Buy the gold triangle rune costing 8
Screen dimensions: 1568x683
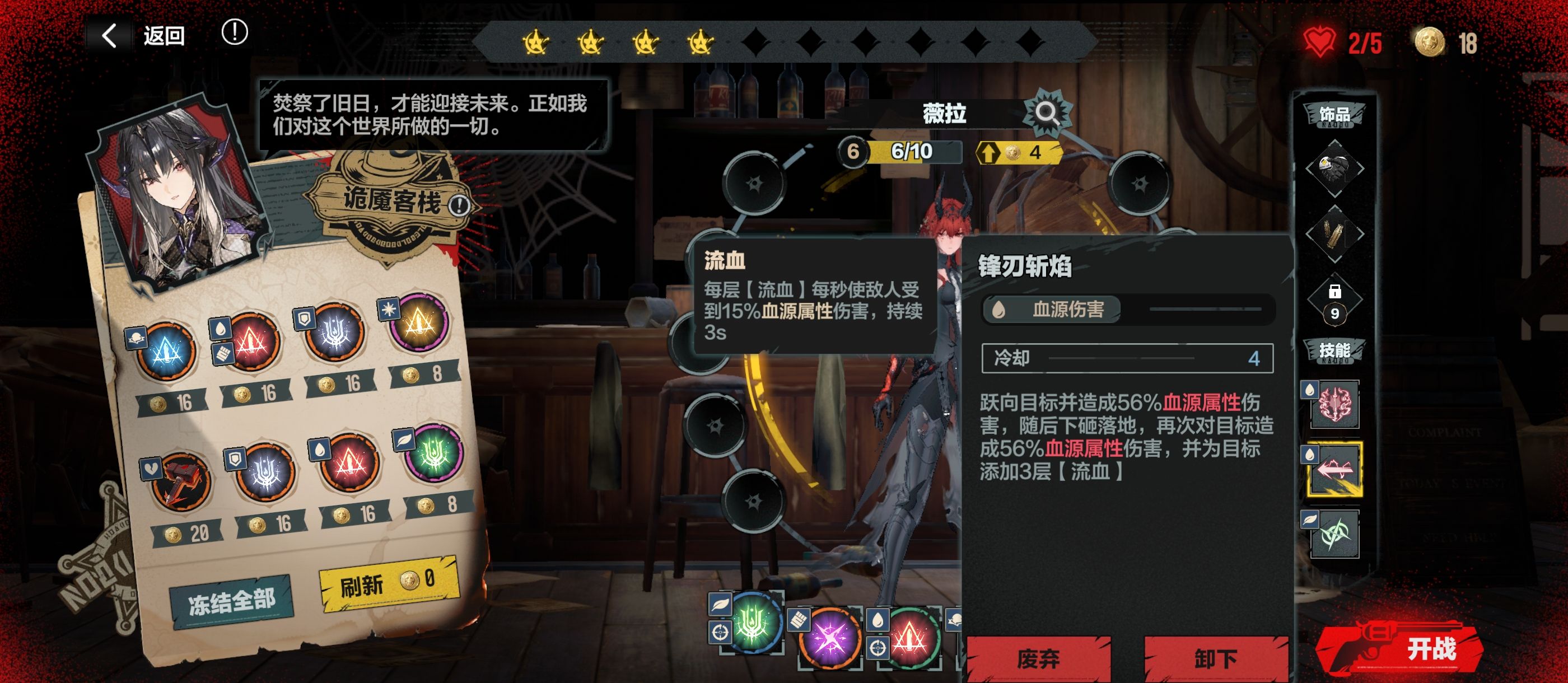pyautogui.click(x=419, y=323)
